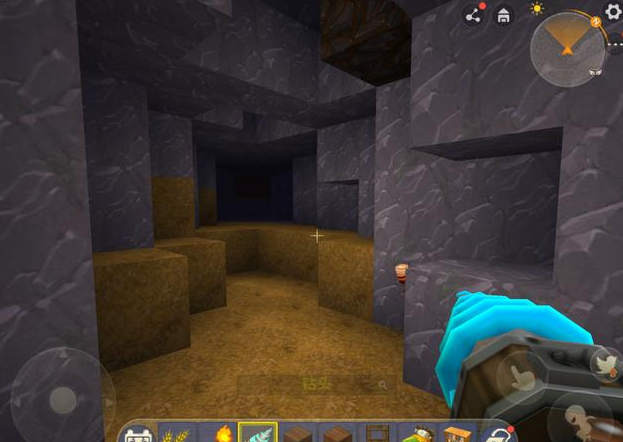The width and height of the screenshot is (623, 442).
Task: Toggle the owl eyes view button
Action: [x=596, y=72]
